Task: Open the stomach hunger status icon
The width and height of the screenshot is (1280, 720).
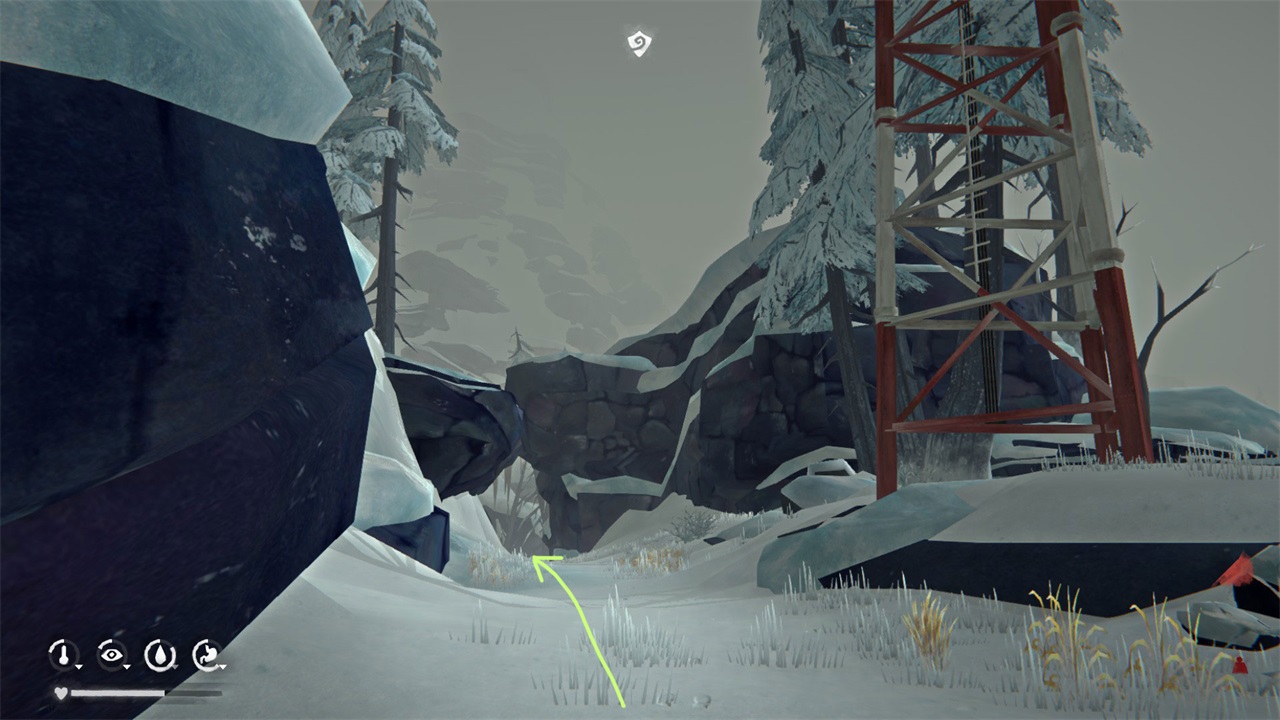Action: tap(207, 655)
